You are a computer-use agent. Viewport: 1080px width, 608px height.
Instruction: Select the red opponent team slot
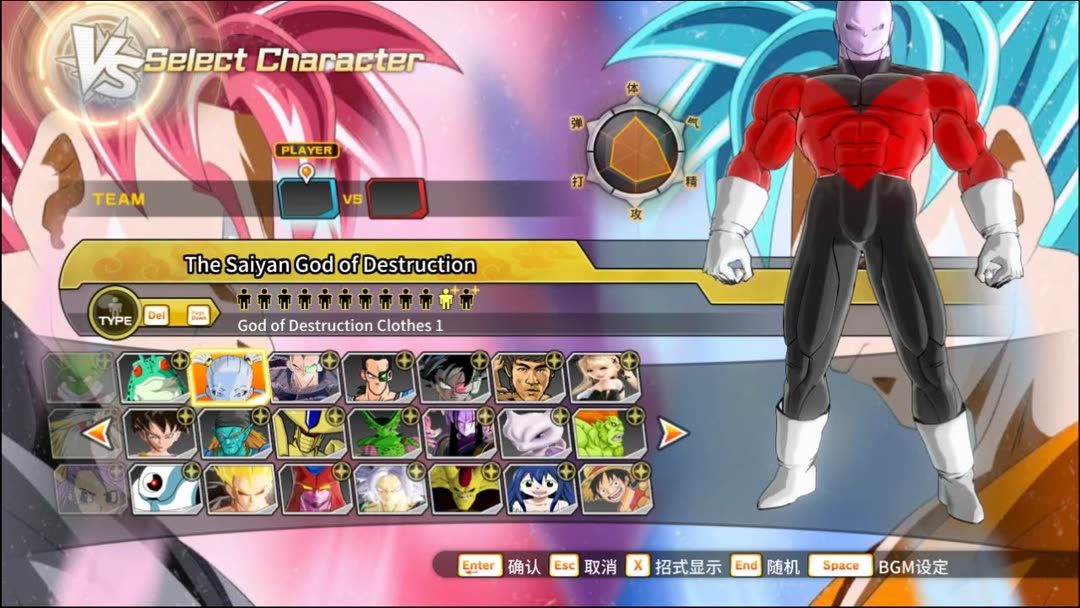click(396, 198)
